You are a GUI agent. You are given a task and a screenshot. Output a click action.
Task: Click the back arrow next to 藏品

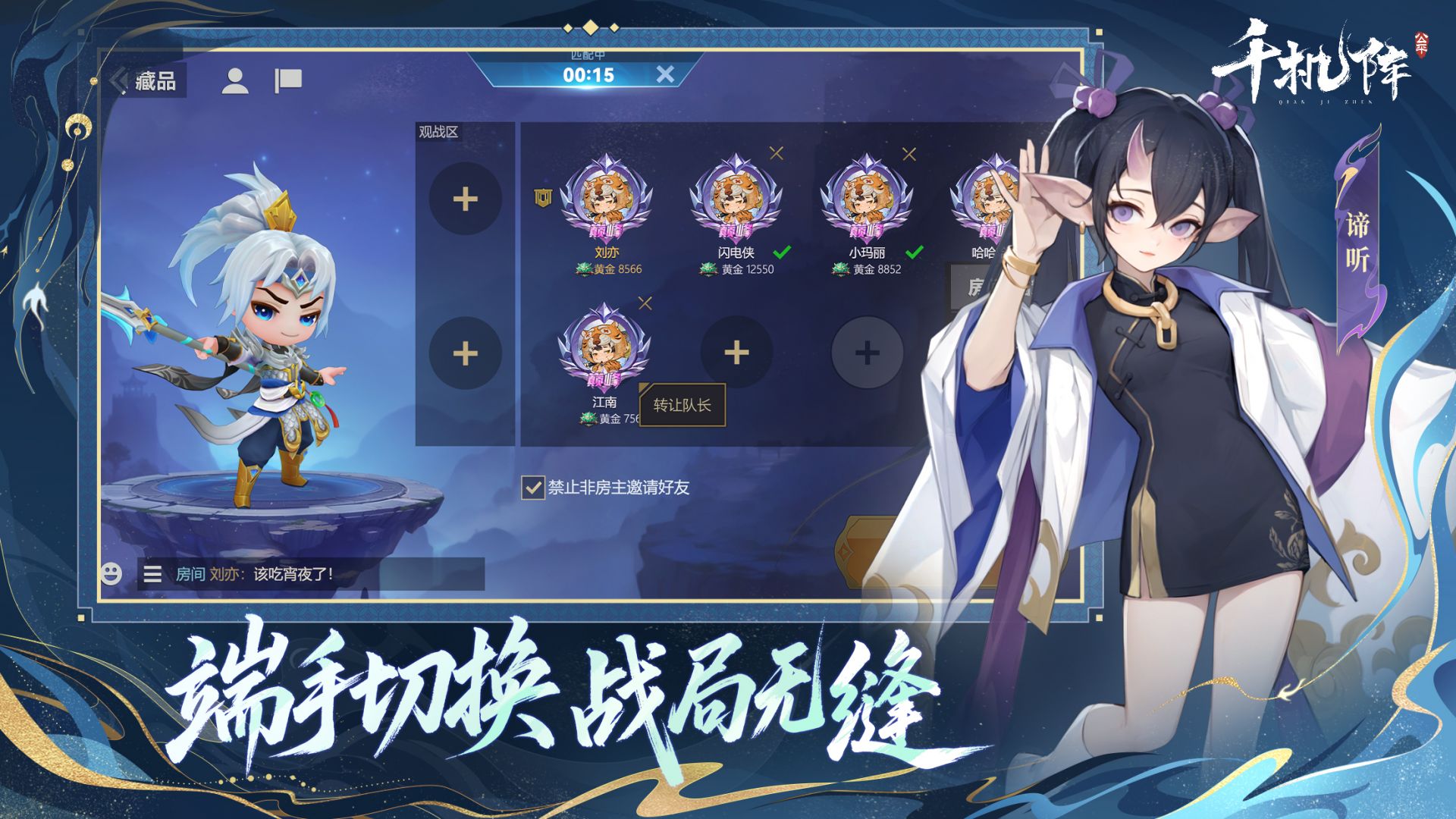tap(119, 79)
